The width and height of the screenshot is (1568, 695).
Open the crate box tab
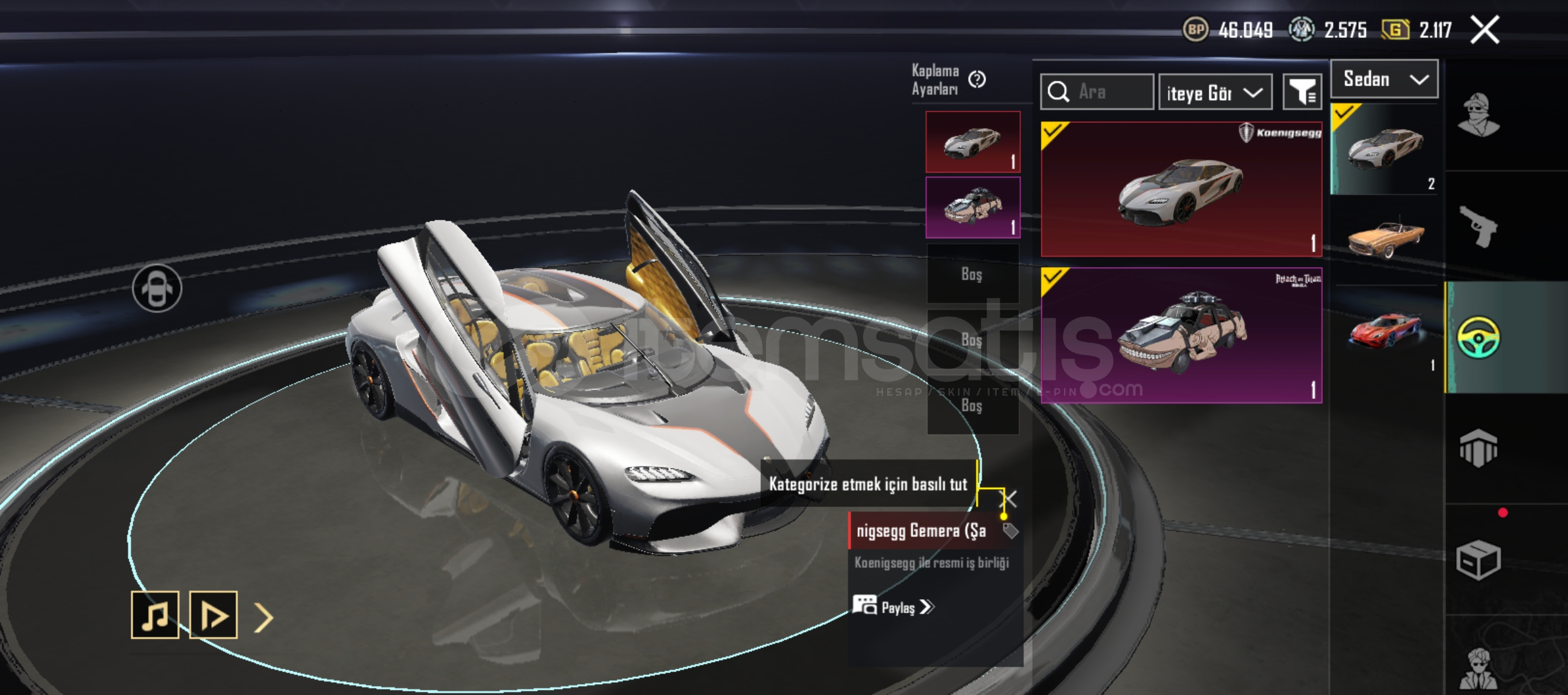coord(1478,559)
